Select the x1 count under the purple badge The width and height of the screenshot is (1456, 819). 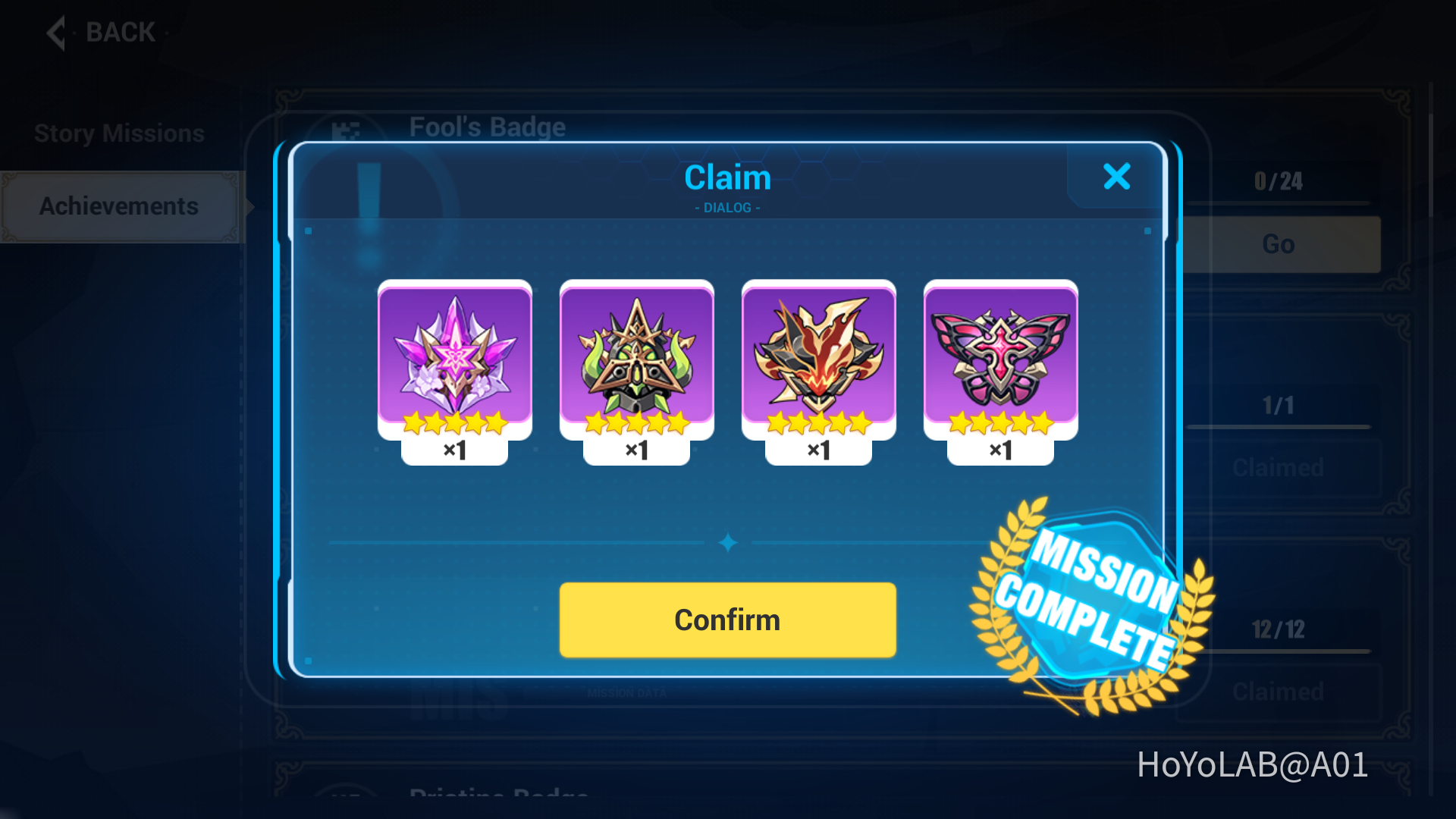point(453,450)
